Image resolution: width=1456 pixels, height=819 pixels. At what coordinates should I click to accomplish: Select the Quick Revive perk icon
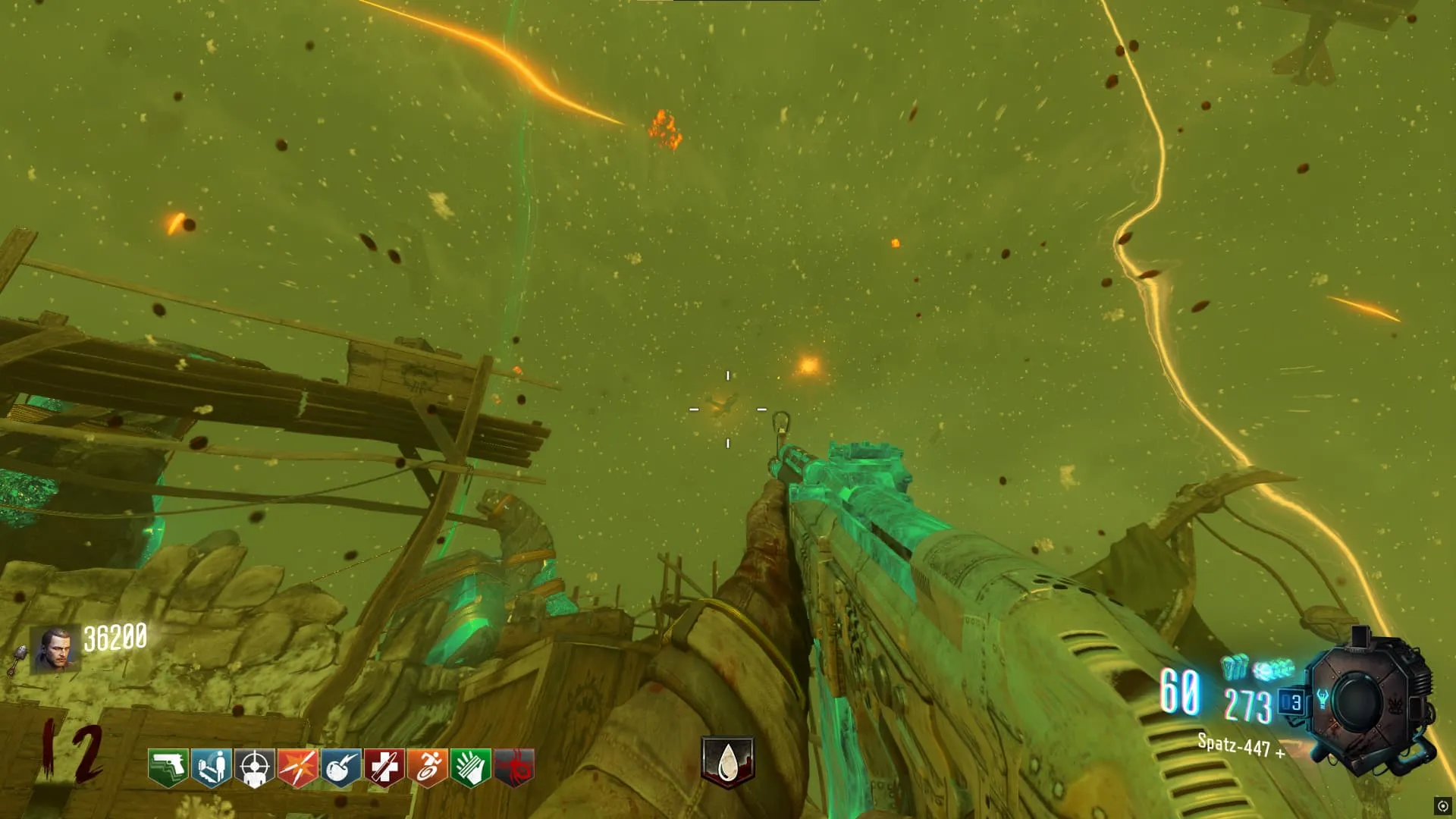(x=211, y=767)
